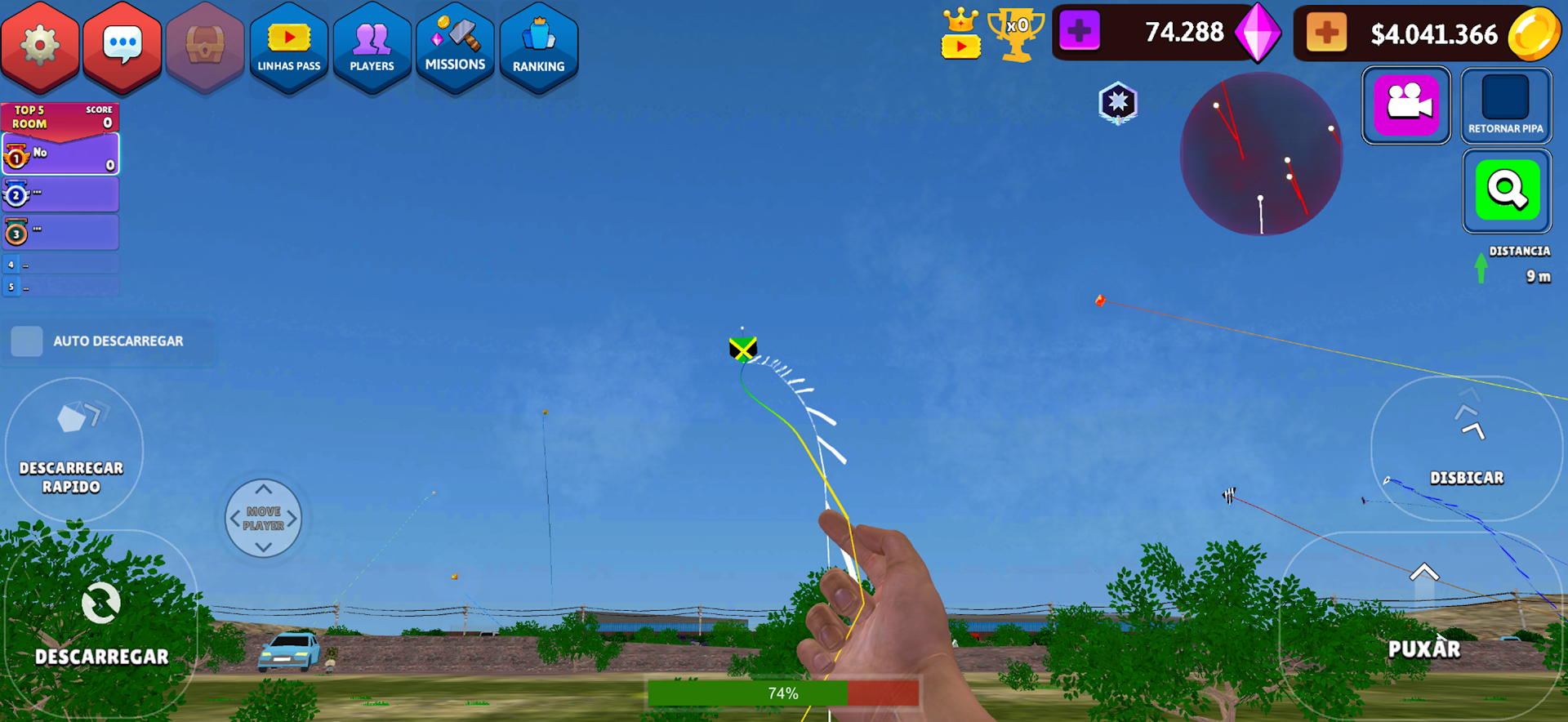Open the game settings gear icon
The height and width of the screenshot is (722, 1568).
[x=40, y=45]
